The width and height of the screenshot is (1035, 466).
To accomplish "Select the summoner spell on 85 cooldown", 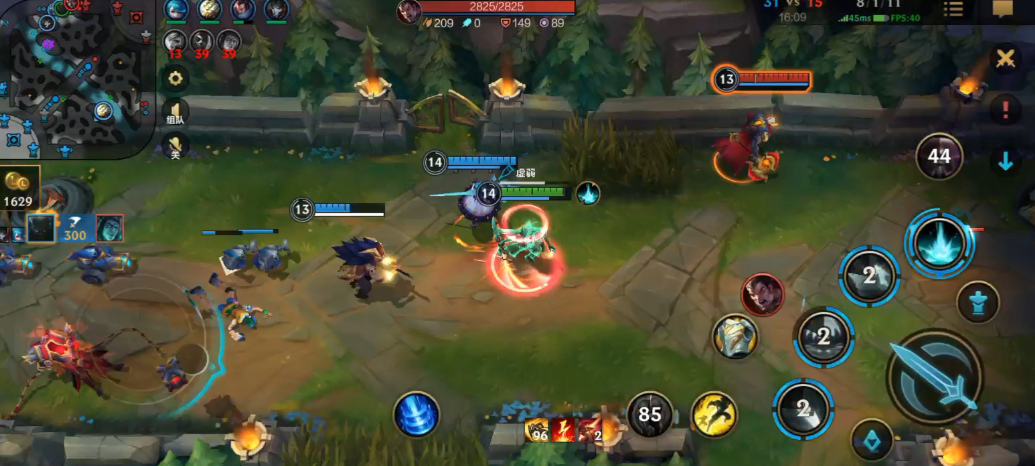I will [x=651, y=414].
